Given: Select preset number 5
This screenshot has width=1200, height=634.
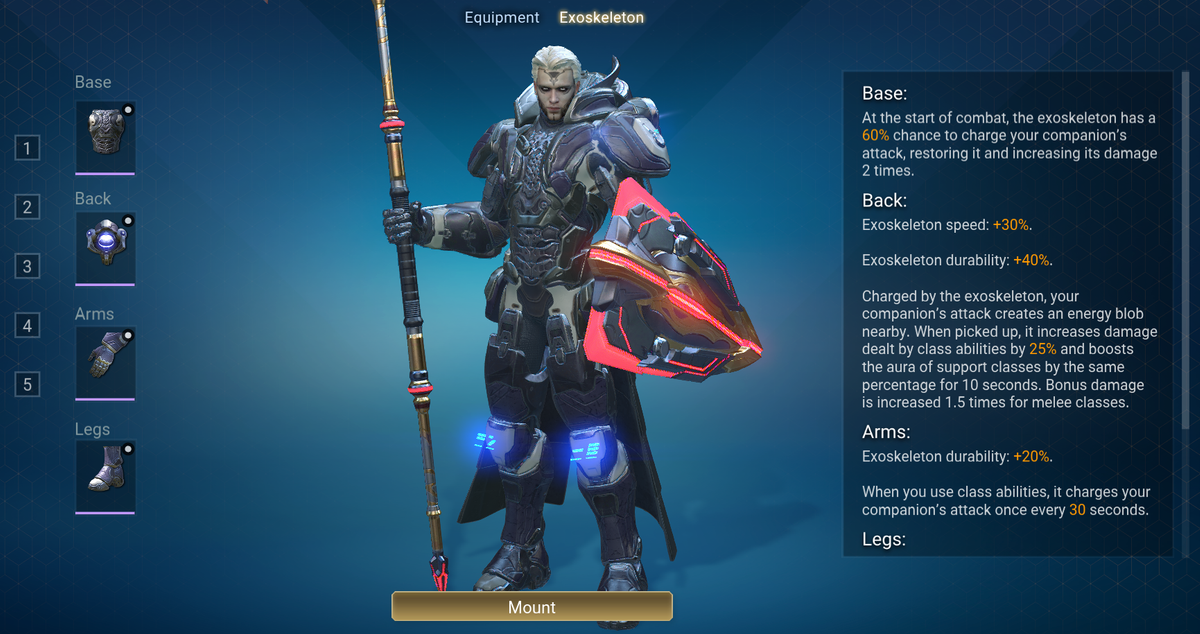Looking at the screenshot, I should tap(27, 385).
